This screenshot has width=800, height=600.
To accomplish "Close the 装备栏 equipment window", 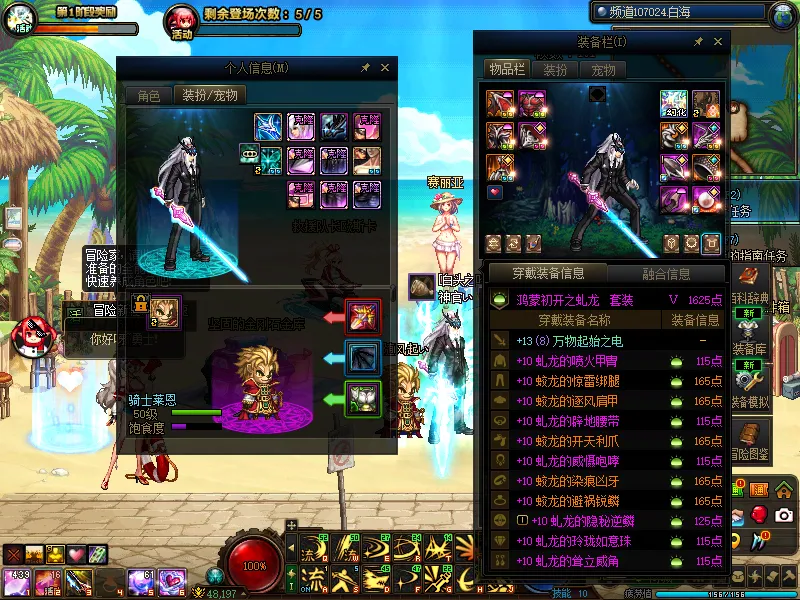I will [716, 42].
